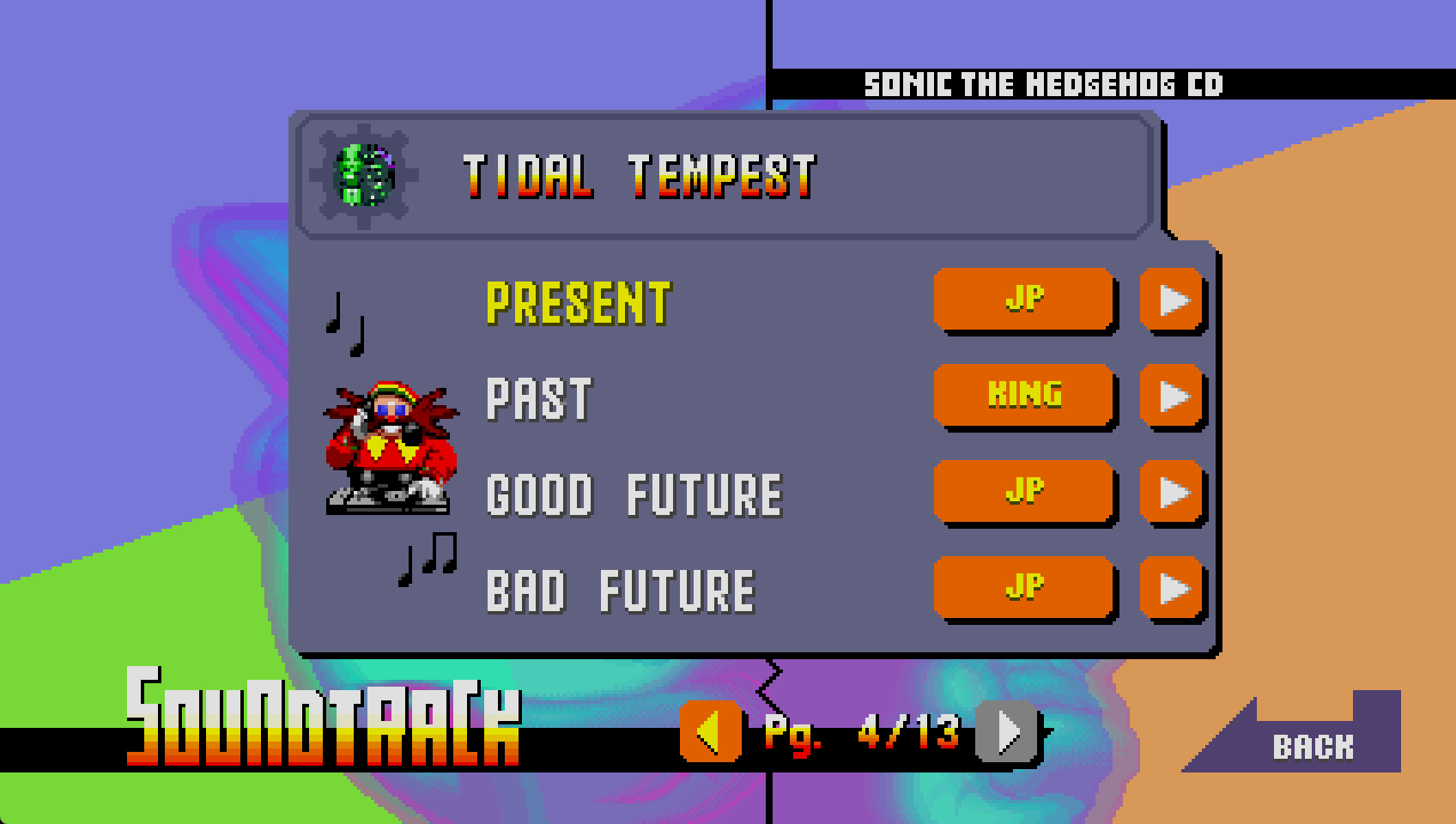
Task: Play the Good Future track
Action: [1172, 493]
